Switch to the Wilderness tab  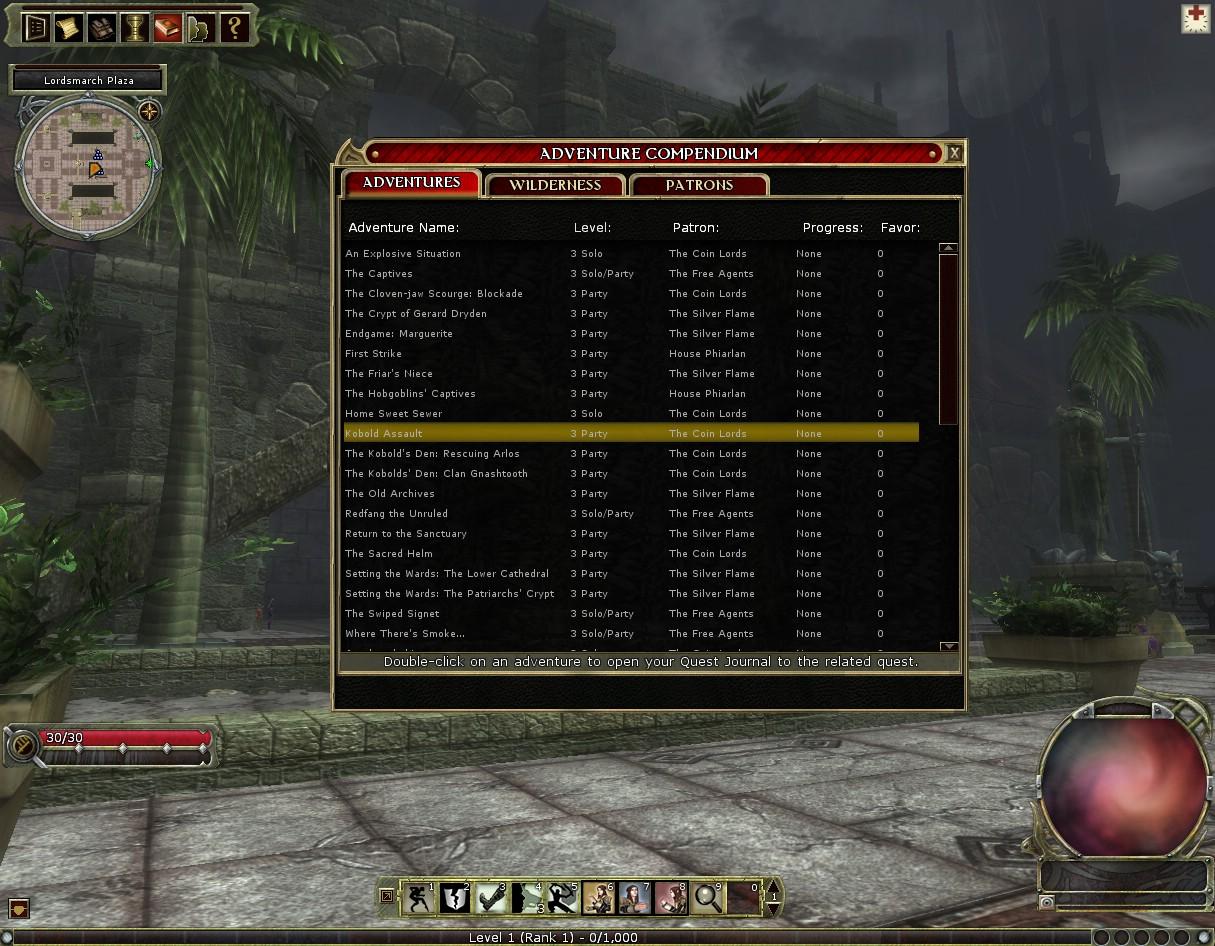coord(555,185)
